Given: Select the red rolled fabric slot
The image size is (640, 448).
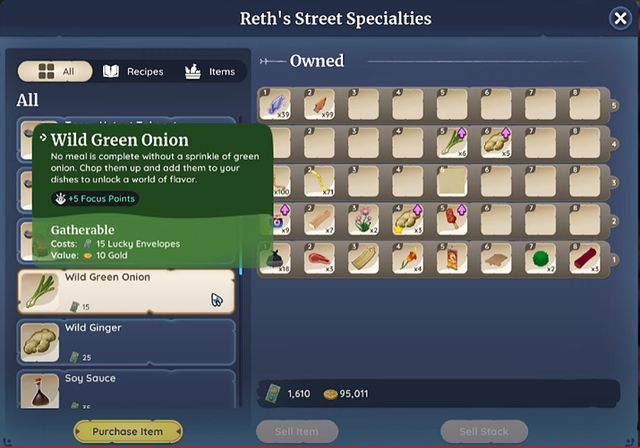Looking at the screenshot, I should [x=584, y=258].
